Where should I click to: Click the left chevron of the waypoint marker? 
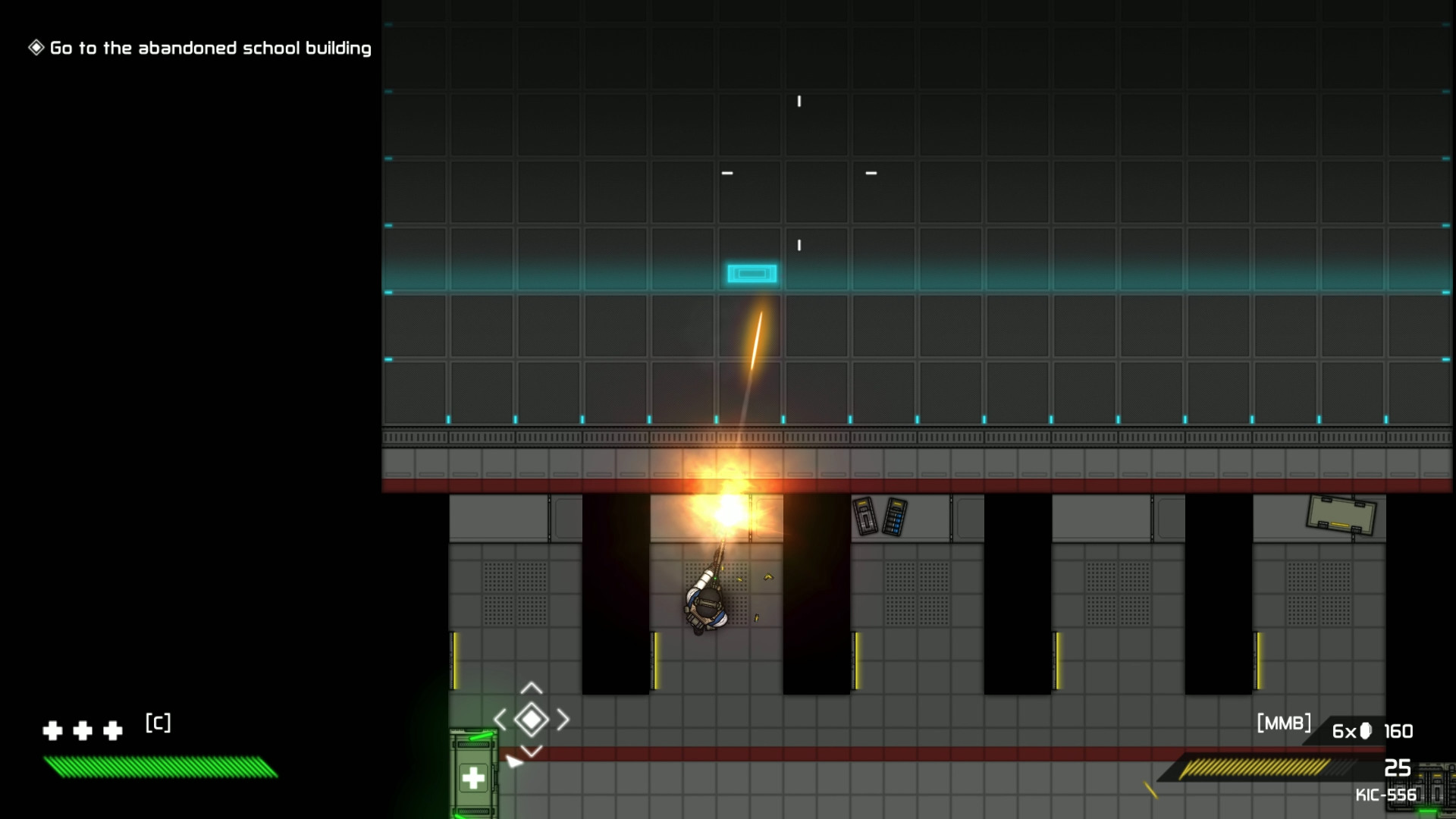coord(501,720)
